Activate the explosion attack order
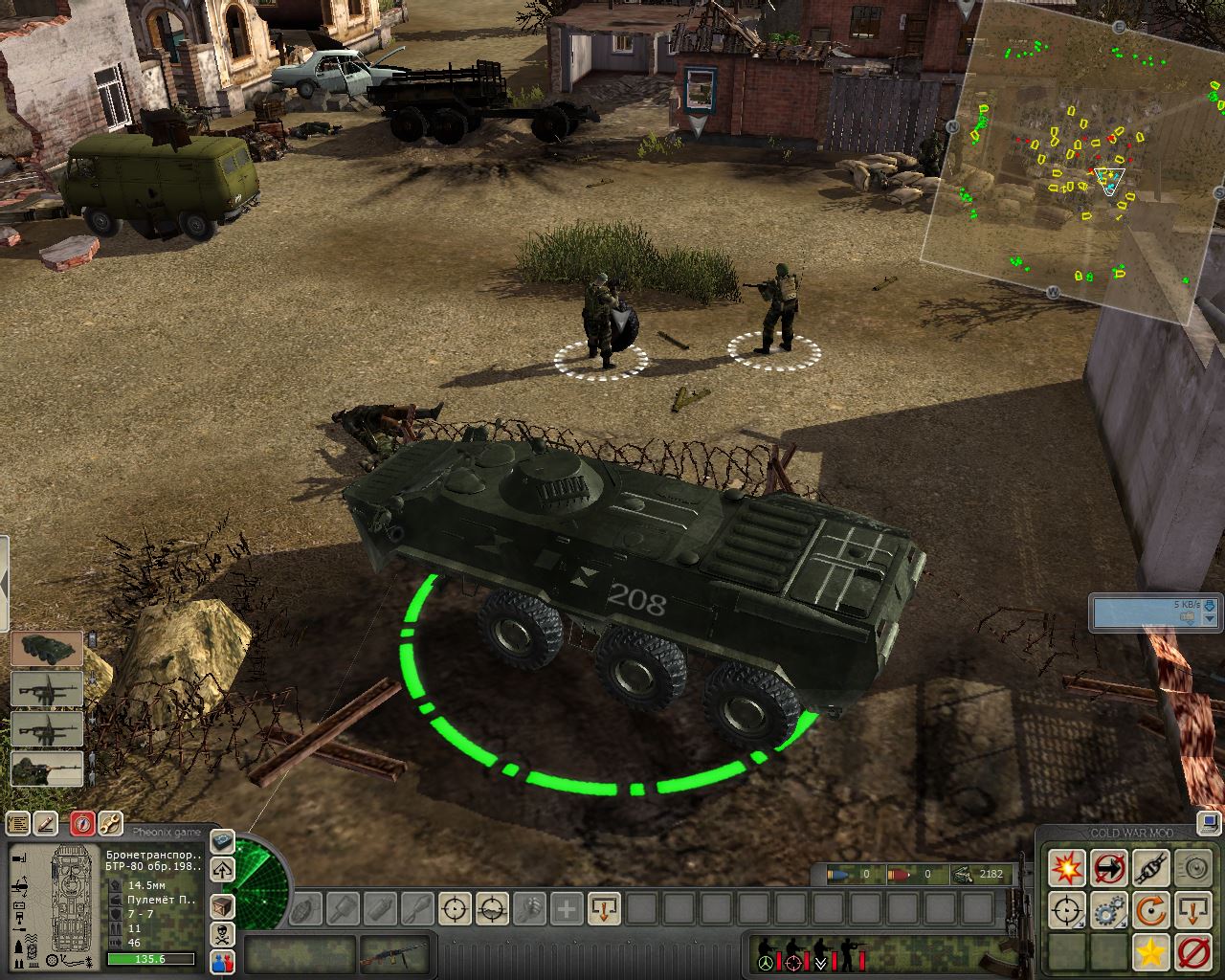Viewport: 1225px width, 980px height. [1066, 868]
